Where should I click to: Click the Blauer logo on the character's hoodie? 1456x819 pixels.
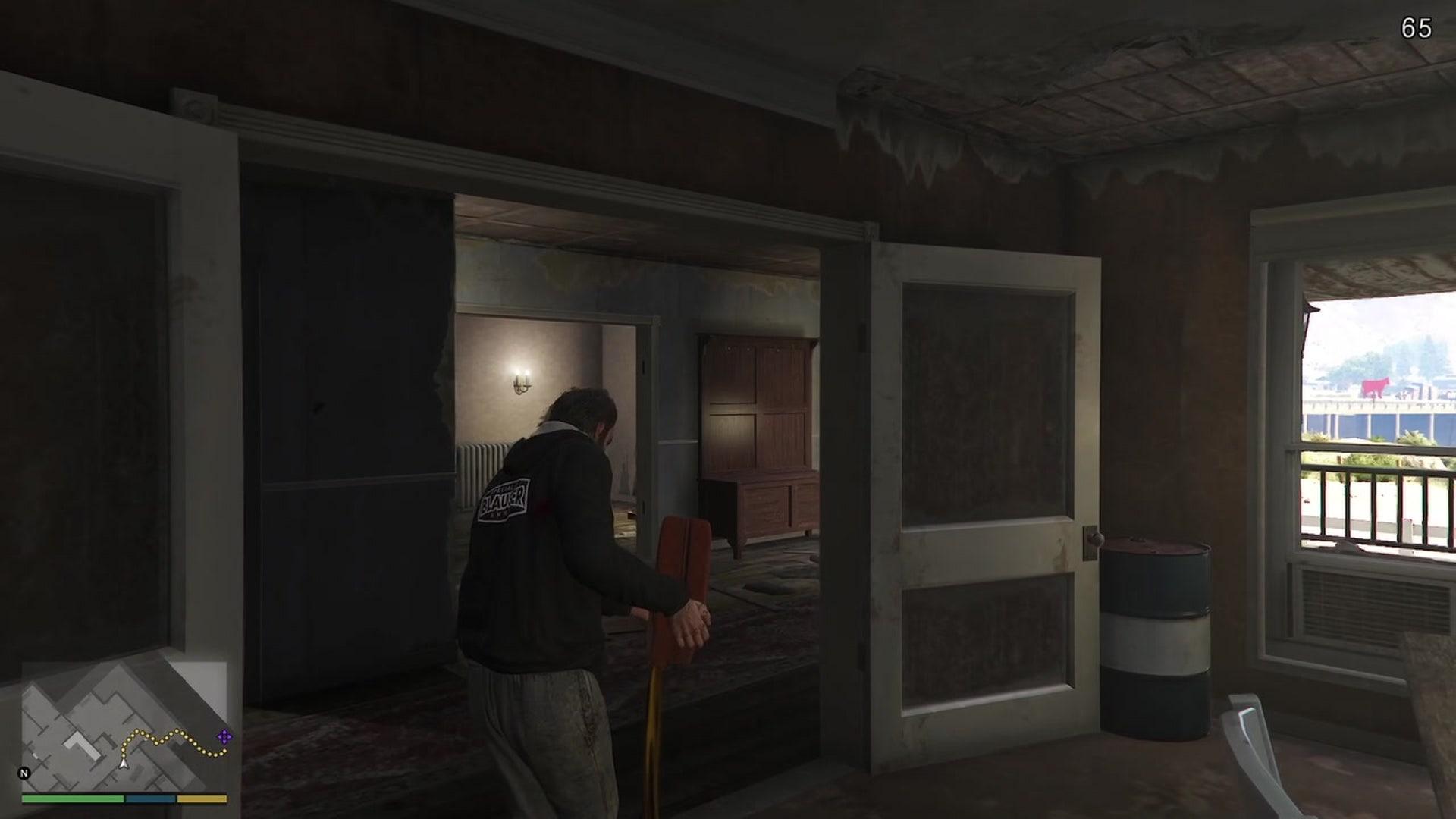tap(504, 498)
